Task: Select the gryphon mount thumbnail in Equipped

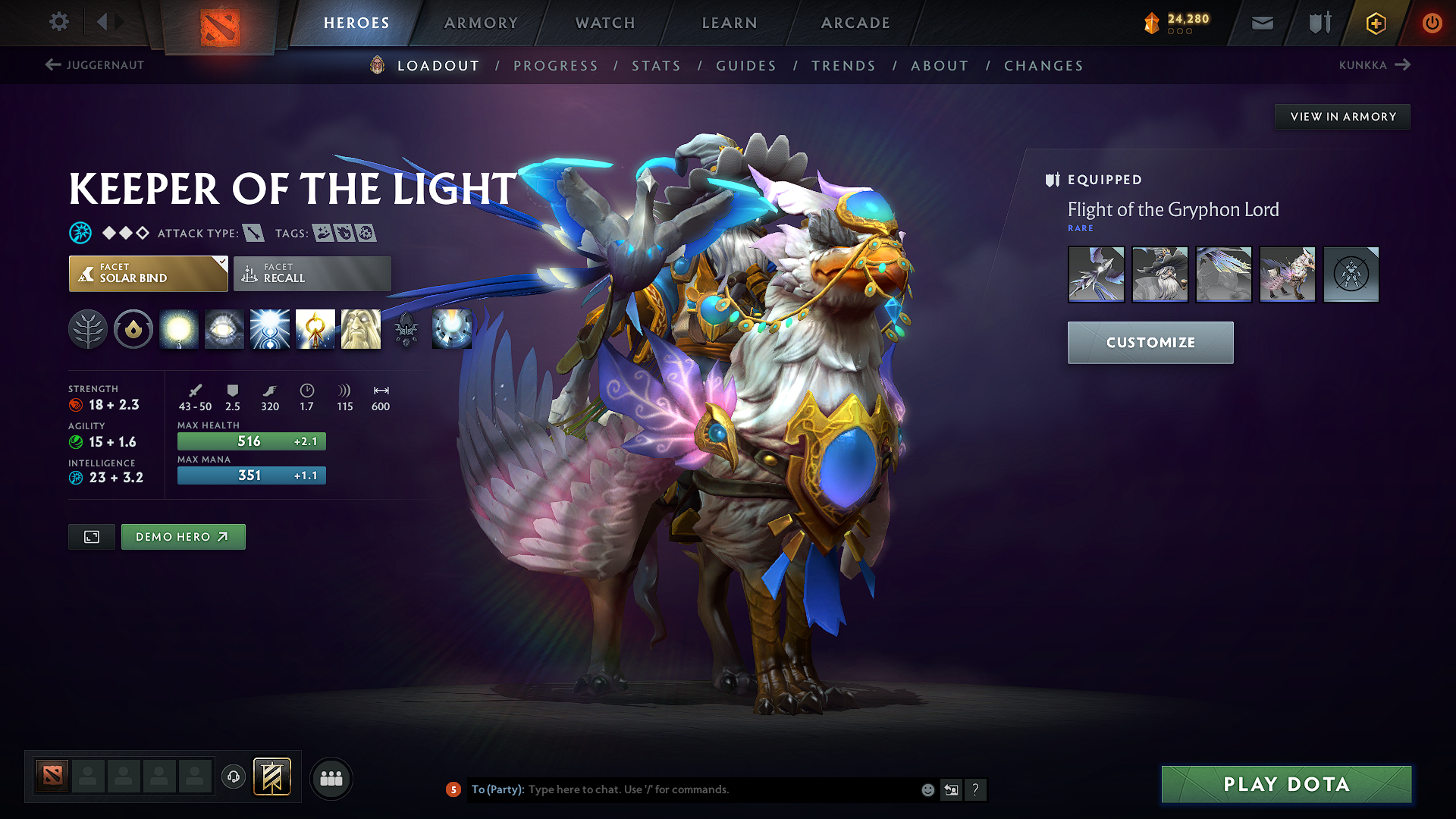Action: [x=1287, y=275]
